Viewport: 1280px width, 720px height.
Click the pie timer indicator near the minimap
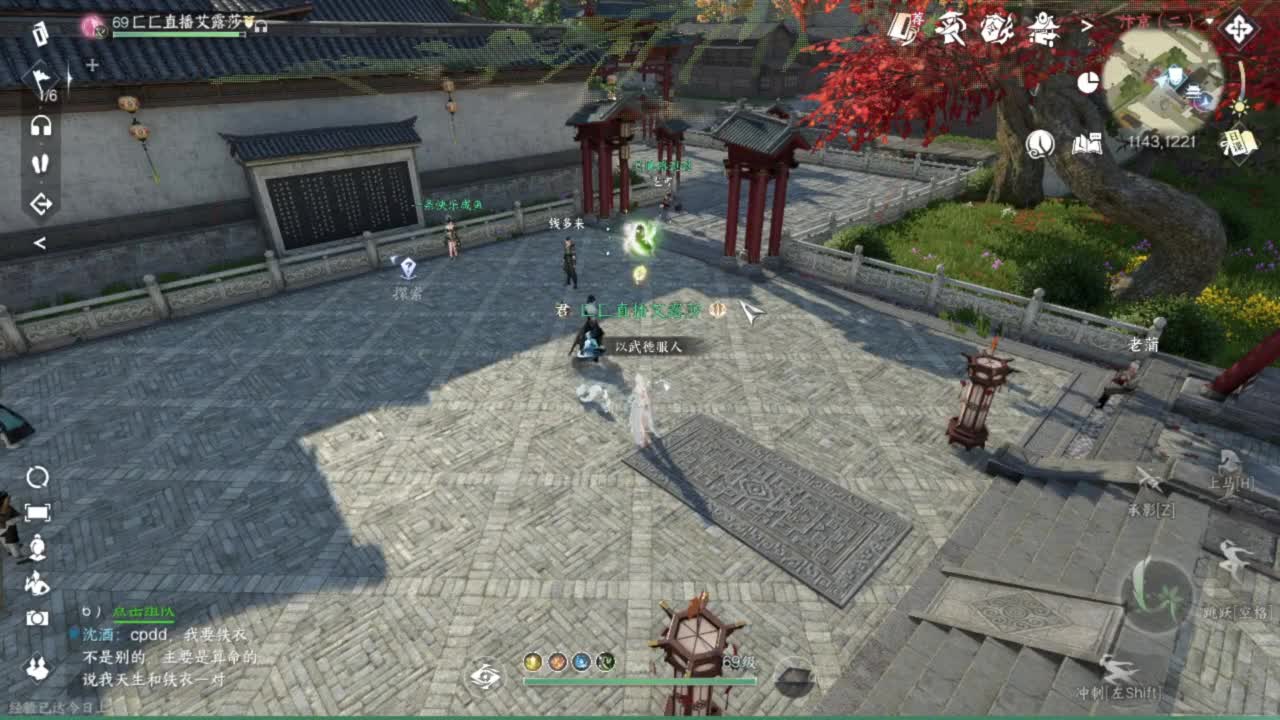pyautogui.click(x=1088, y=83)
